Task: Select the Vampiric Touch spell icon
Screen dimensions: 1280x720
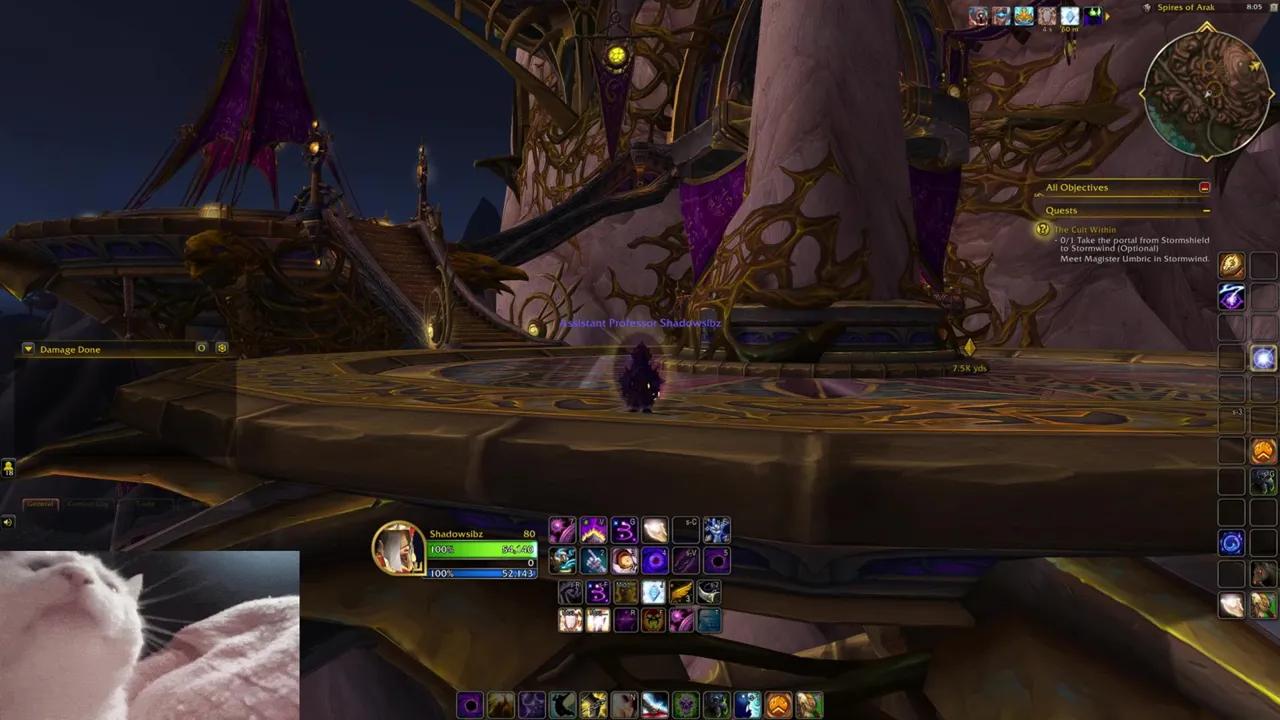Action: [x=687, y=561]
